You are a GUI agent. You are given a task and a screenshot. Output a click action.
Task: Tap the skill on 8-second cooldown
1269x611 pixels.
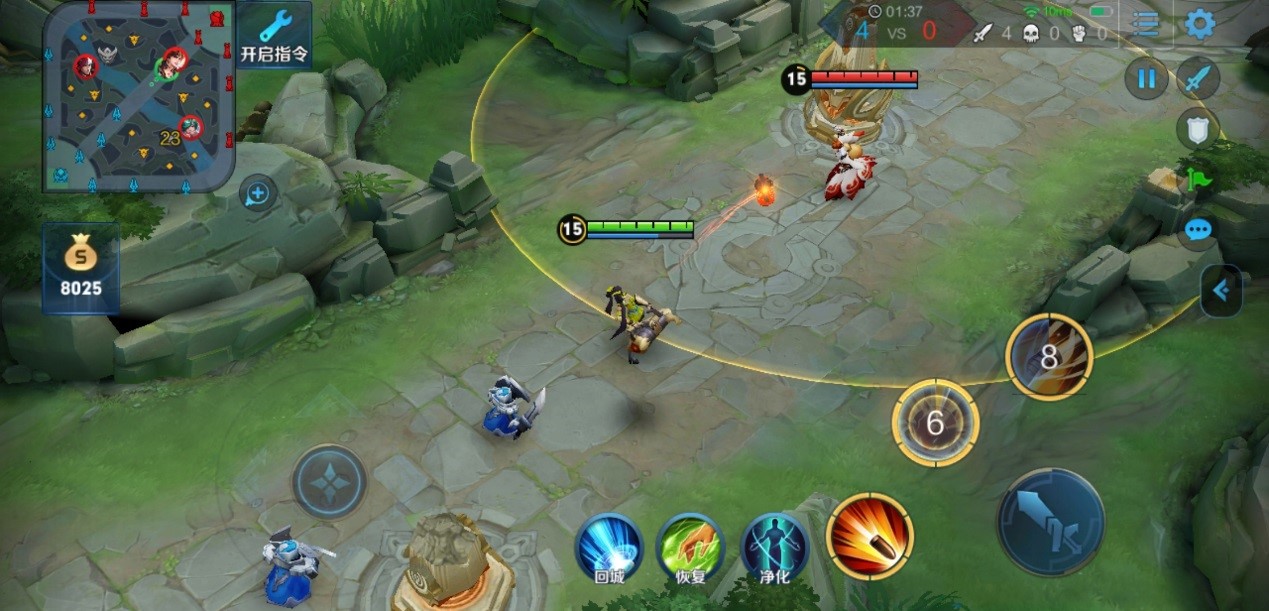[x=1049, y=357]
